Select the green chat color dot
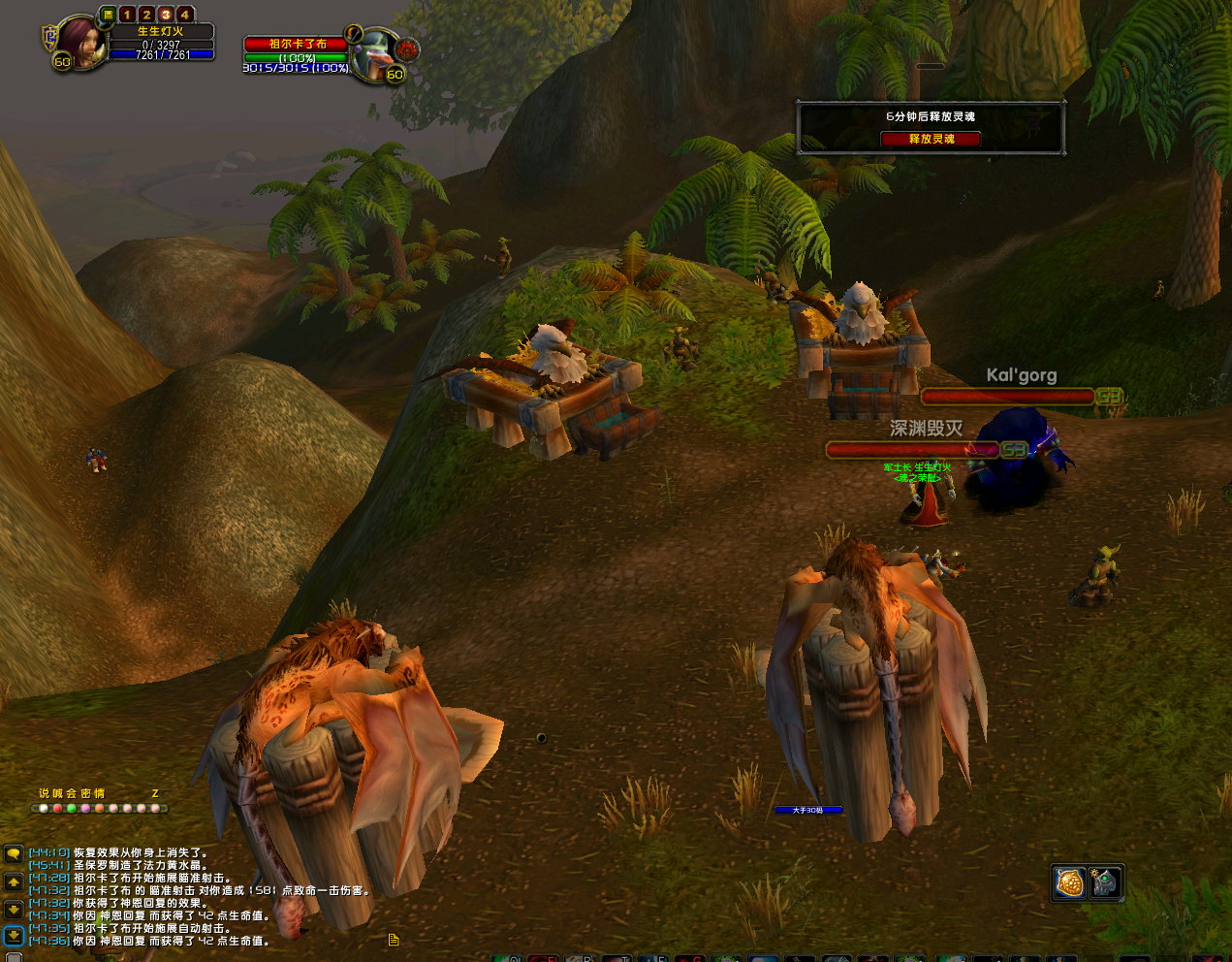Screen dimensions: 1232x962 point(72,808)
